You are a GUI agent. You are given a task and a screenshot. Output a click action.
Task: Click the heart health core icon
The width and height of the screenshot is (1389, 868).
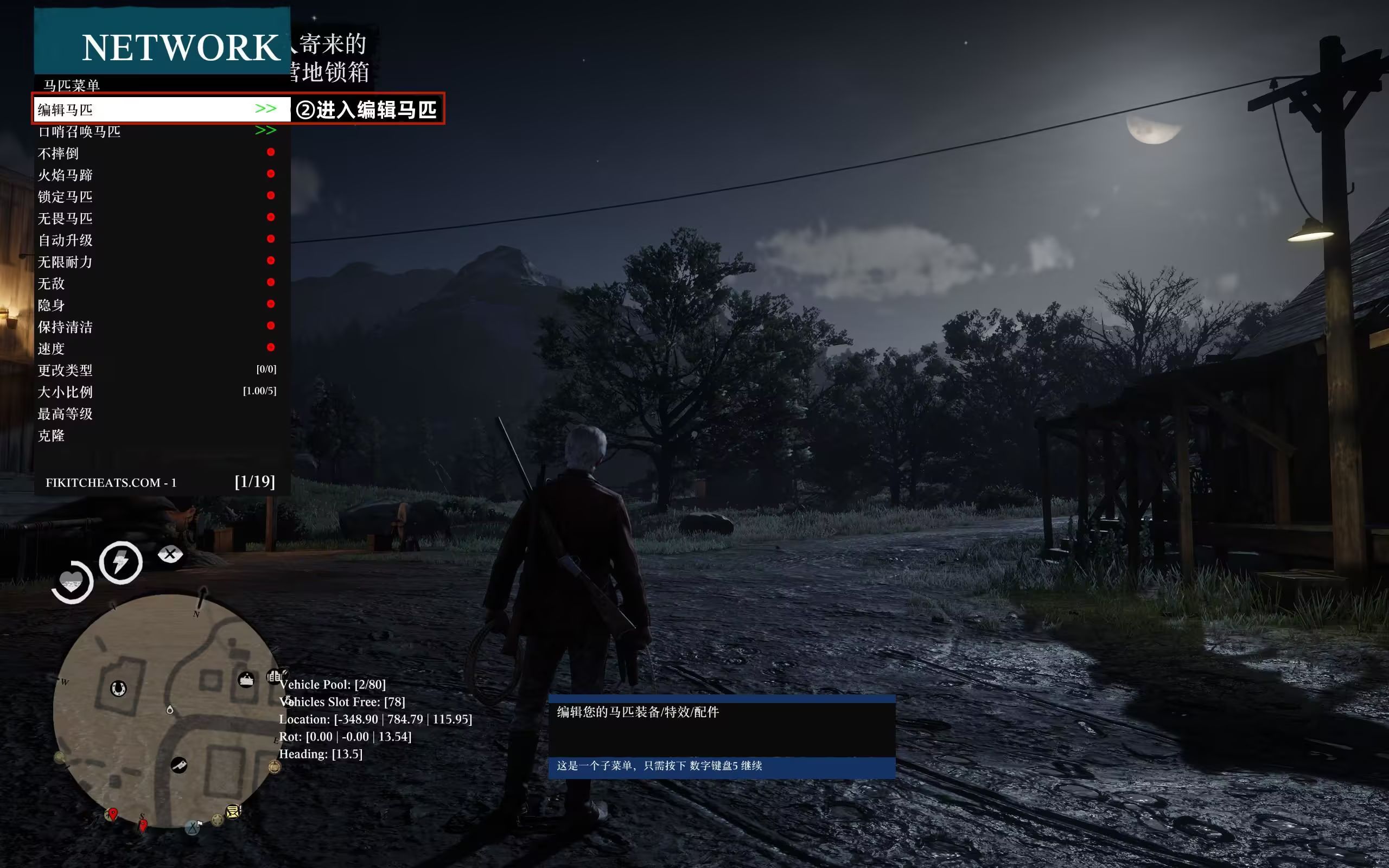(x=72, y=582)
